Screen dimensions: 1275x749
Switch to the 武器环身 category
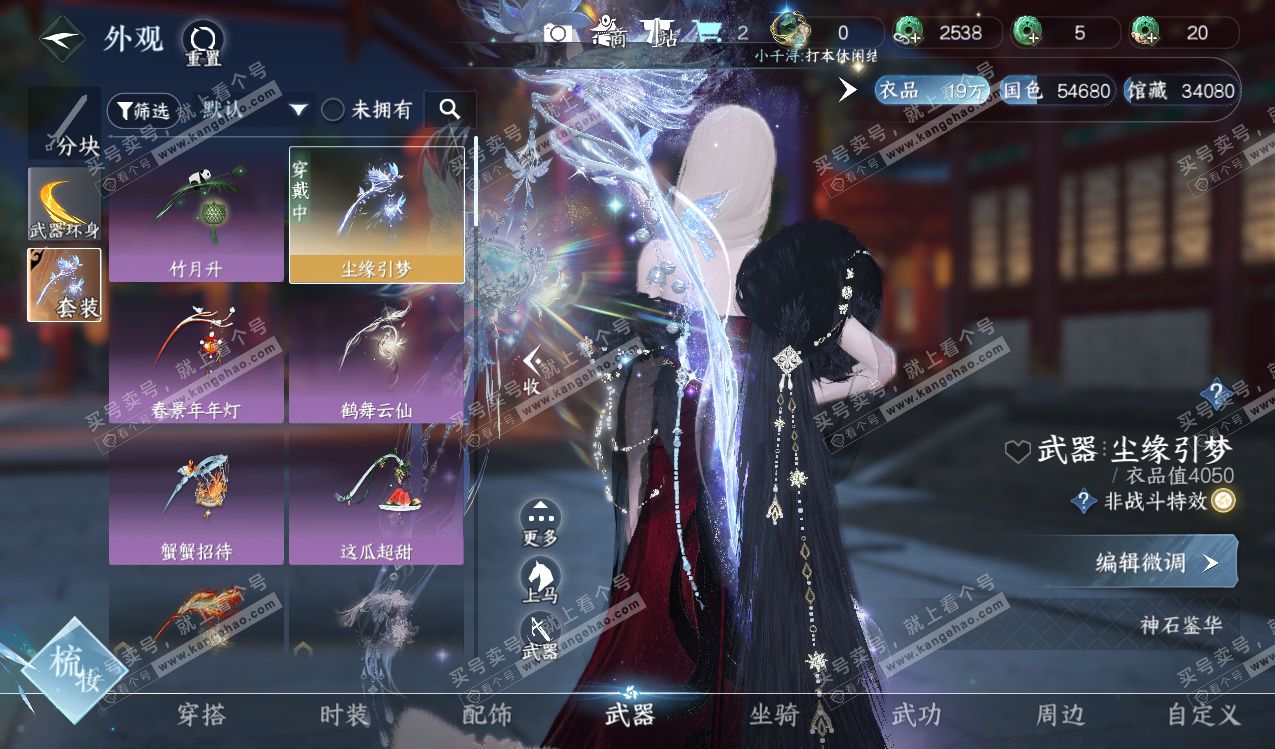click(x=64, y=204)
